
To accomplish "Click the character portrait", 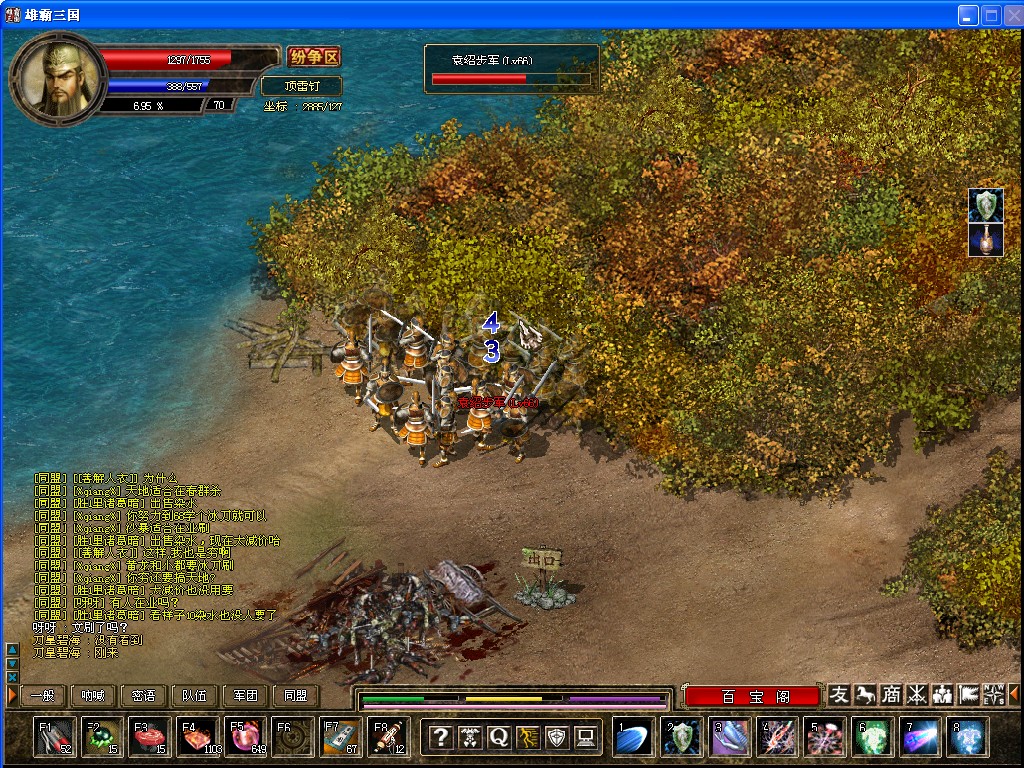I will click(54, 75).
